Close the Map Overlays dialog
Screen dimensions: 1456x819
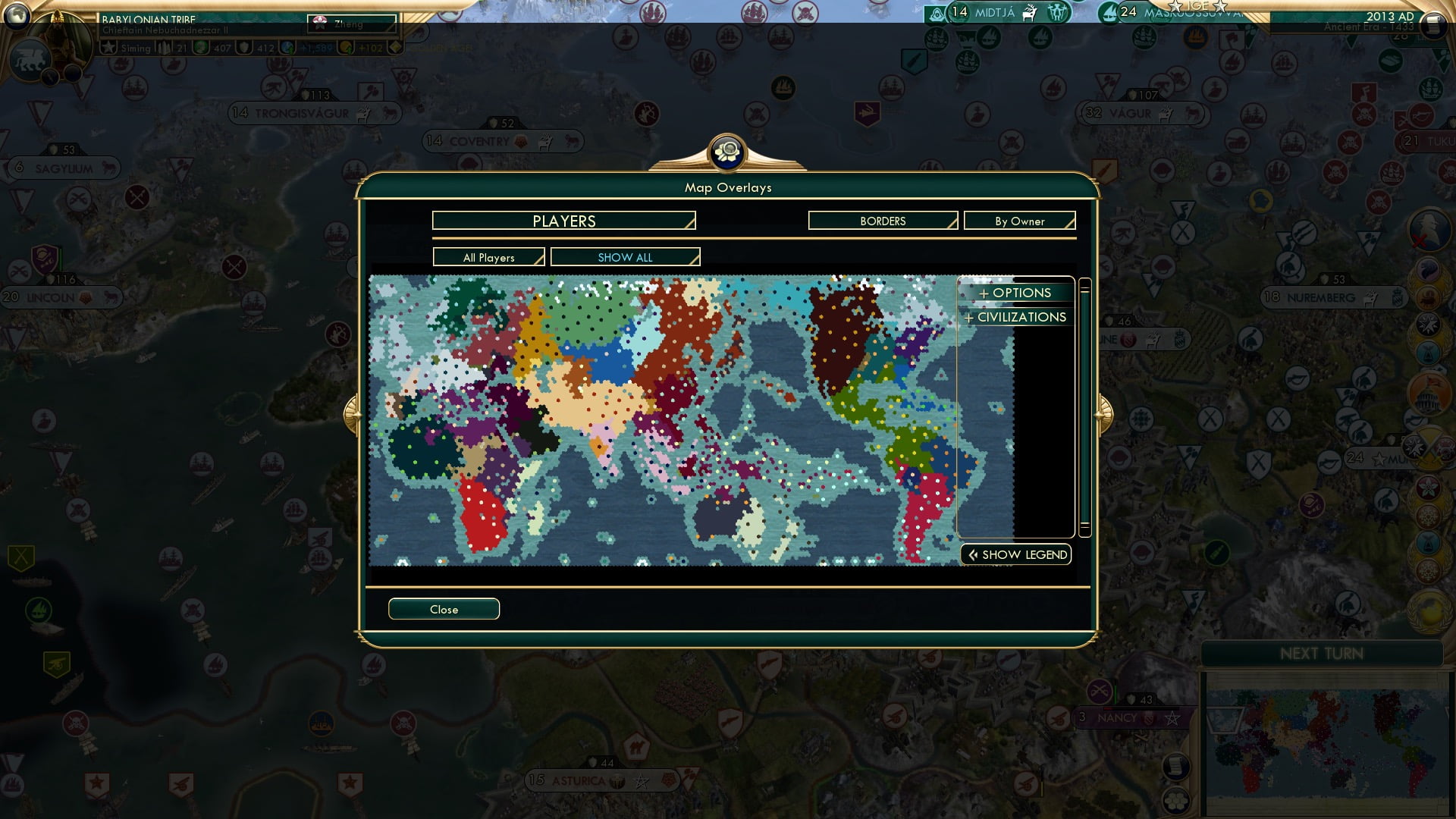[x=444, y=608]
